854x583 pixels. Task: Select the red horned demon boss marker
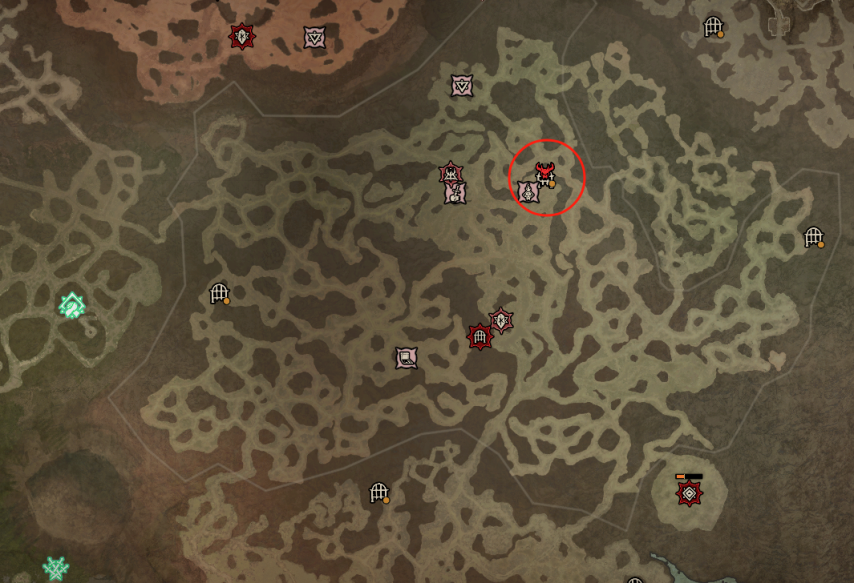click(x=545, y=174)
